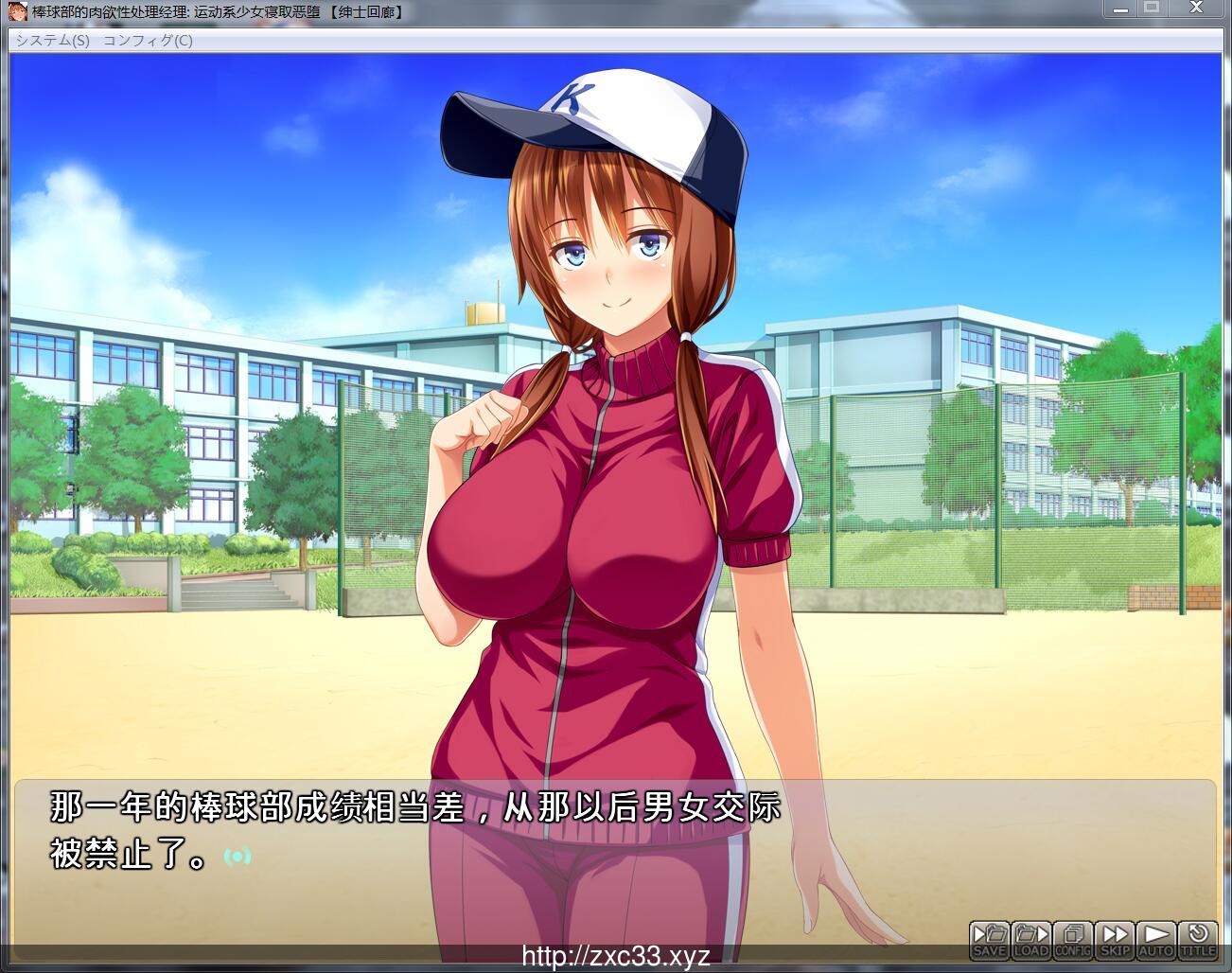Open the コンフィグ(C) menu

point(147,40)
